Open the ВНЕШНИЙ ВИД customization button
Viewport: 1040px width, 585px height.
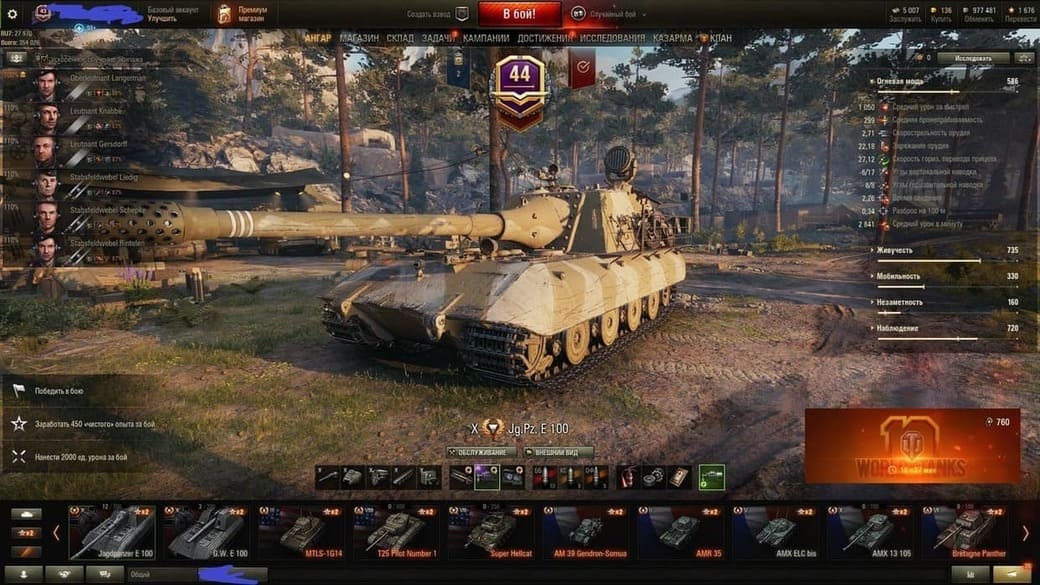(x=559, y=452)
